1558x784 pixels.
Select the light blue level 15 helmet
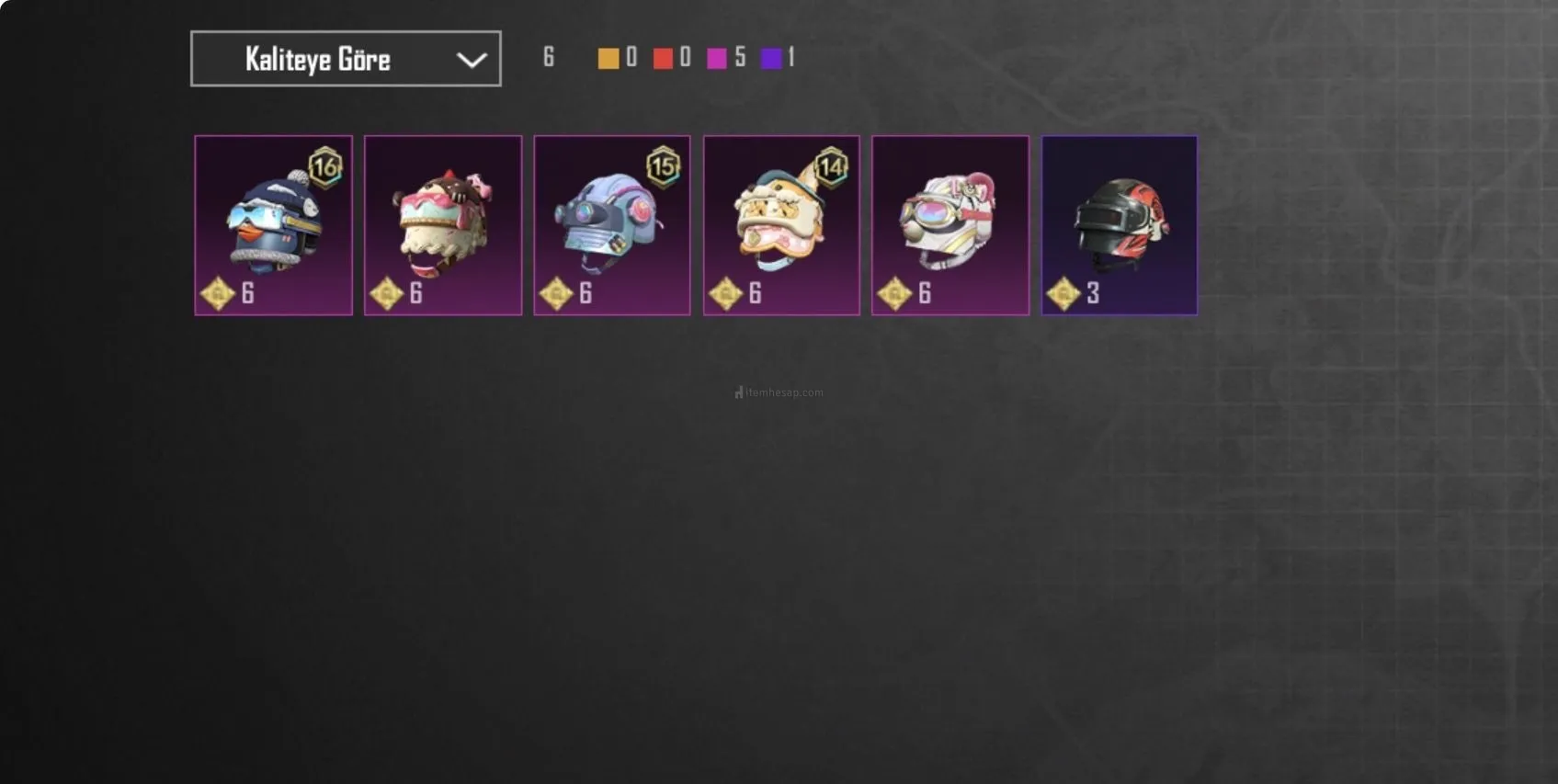click(612, 225)
